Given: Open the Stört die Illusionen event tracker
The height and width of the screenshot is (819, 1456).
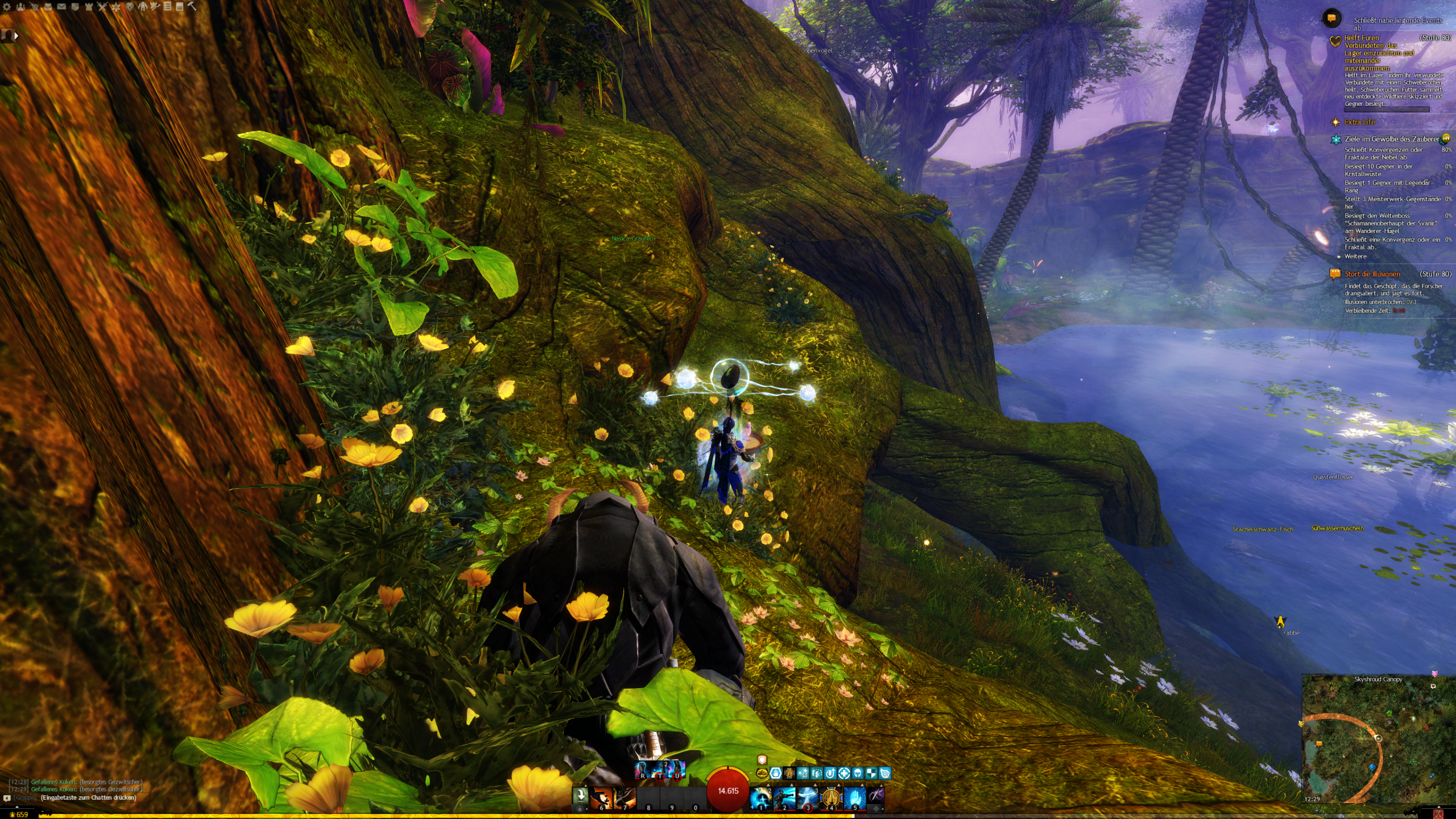Looking at the screenshot, I should [x=1372, y=274].
